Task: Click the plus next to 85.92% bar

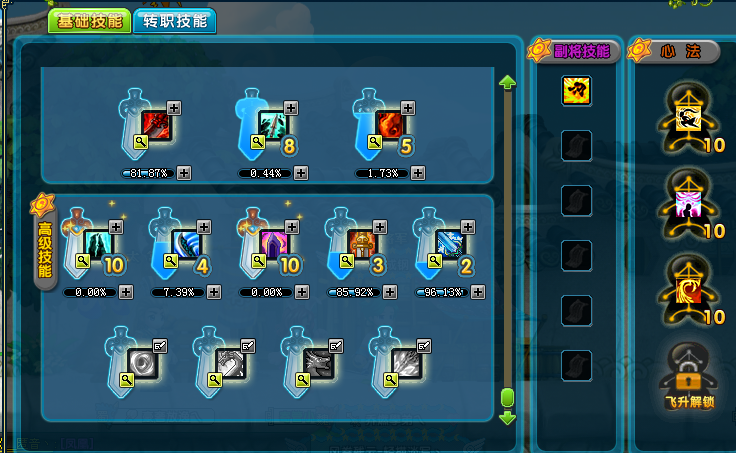Action: point(389,292)
